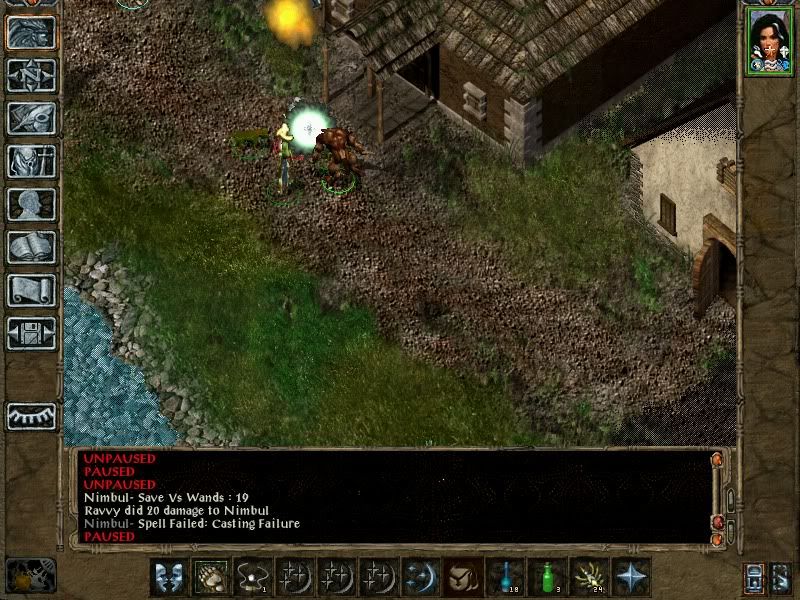Open the inventory screen button
This screenshot has width=800, height=600.
31,161
